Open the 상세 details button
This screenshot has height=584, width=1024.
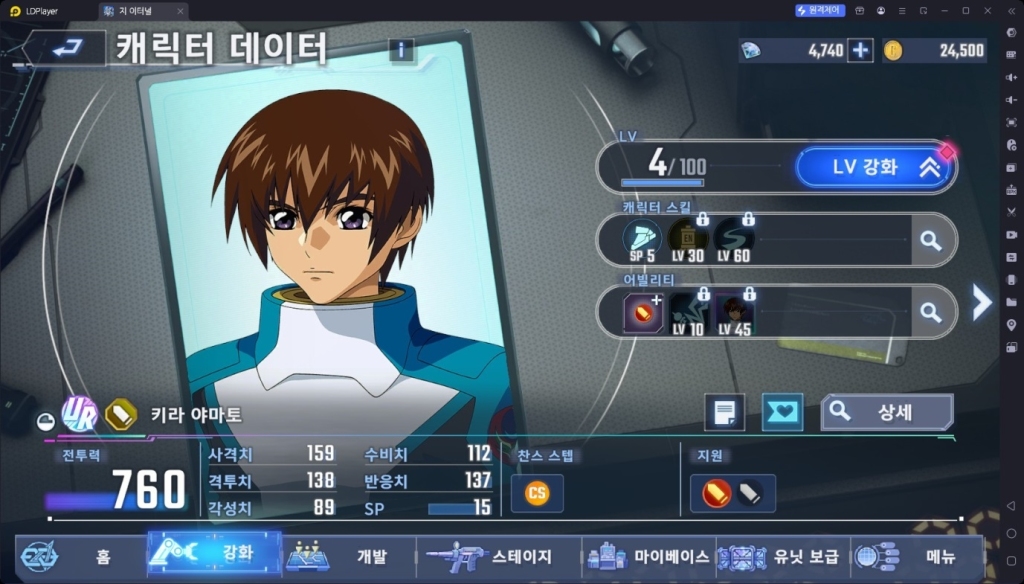(886, 411)
